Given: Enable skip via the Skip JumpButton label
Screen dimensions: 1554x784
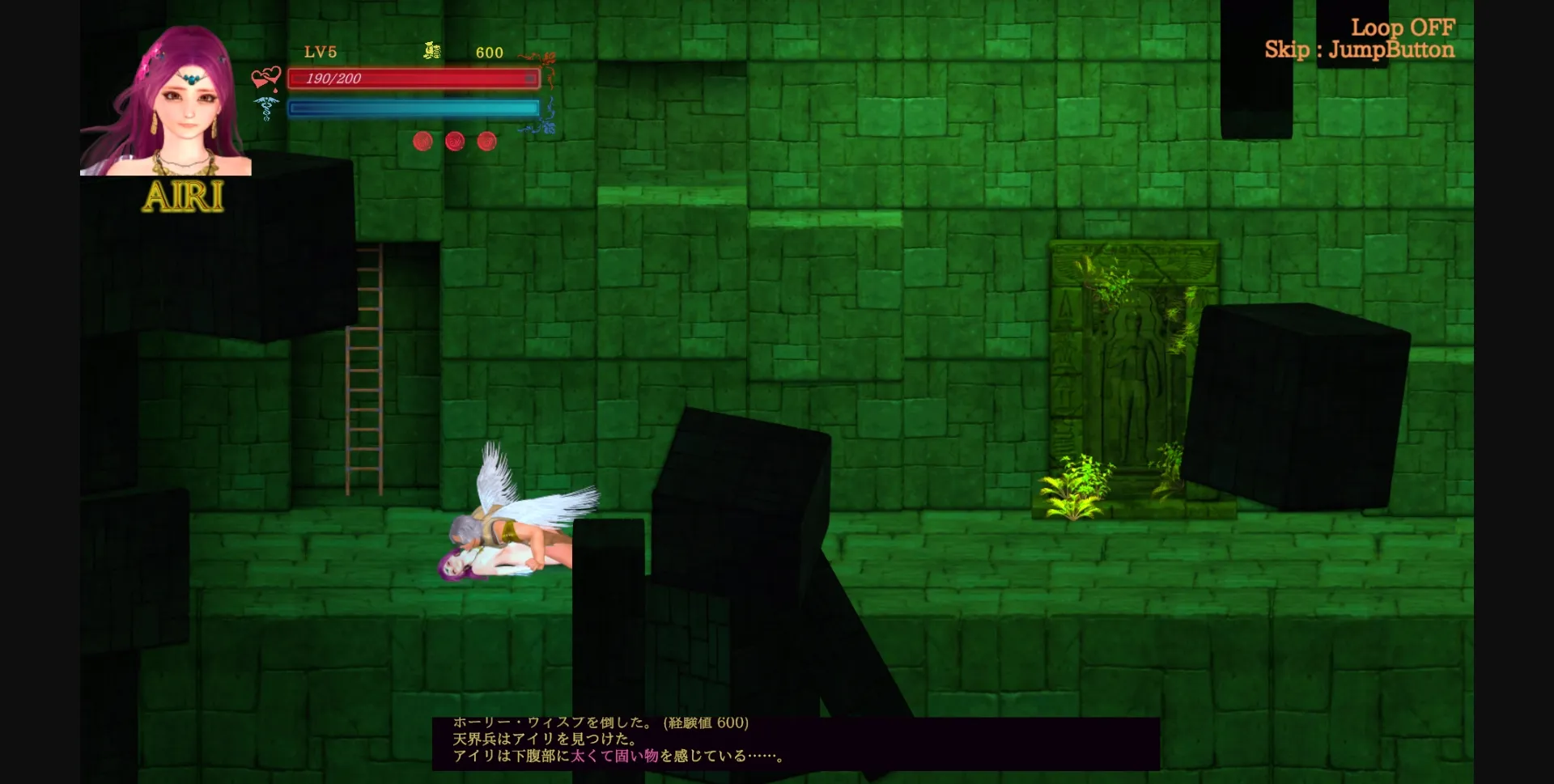Looking at the screenshot, I should coord(1360,50).
